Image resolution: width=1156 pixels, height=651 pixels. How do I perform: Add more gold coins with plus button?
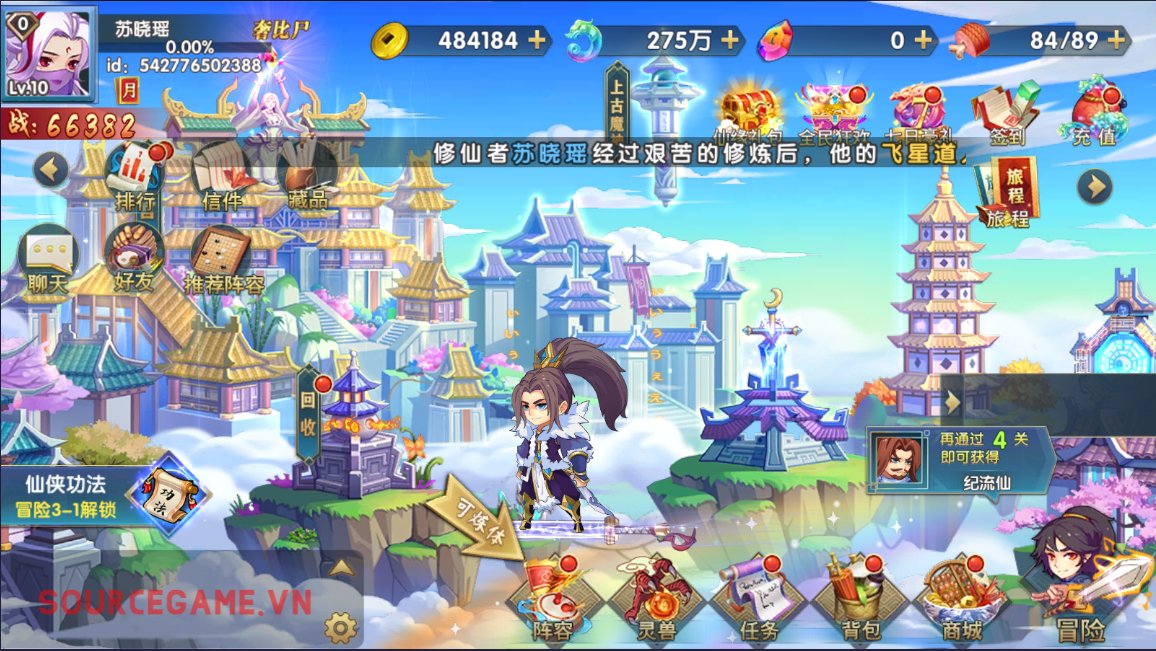(537, 40)
